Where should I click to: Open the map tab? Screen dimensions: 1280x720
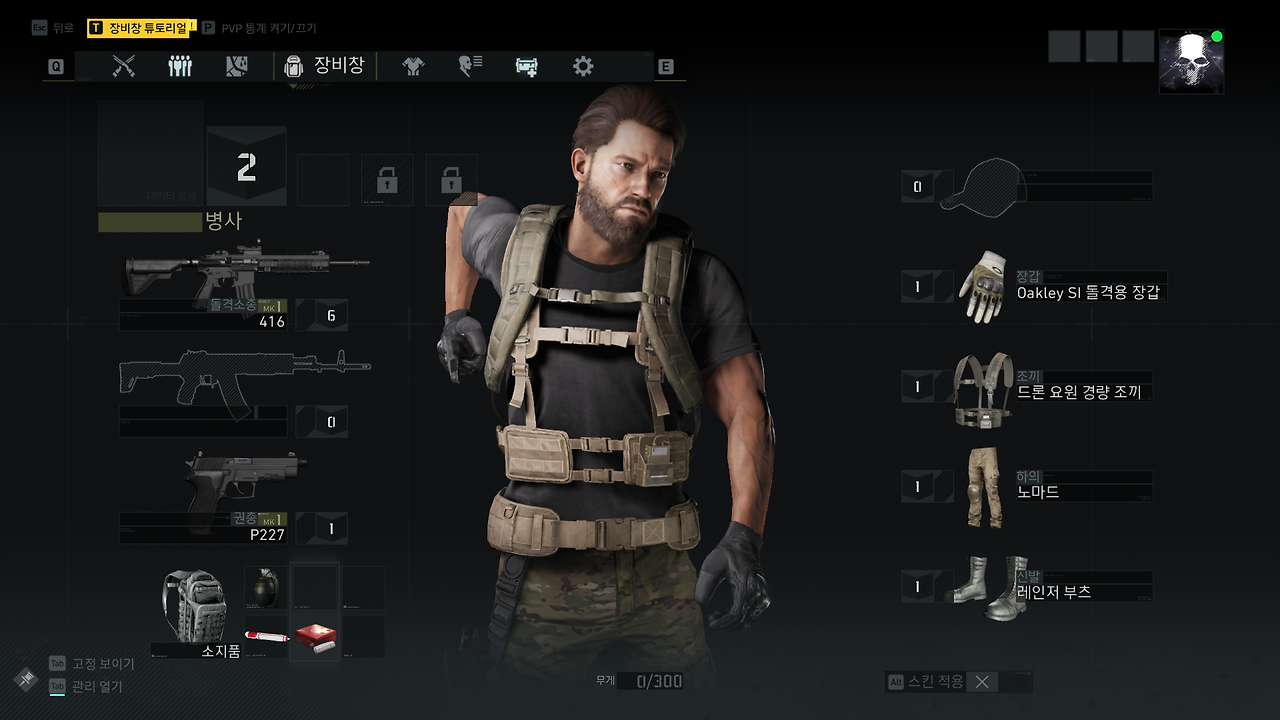click(x=237, y=66)
